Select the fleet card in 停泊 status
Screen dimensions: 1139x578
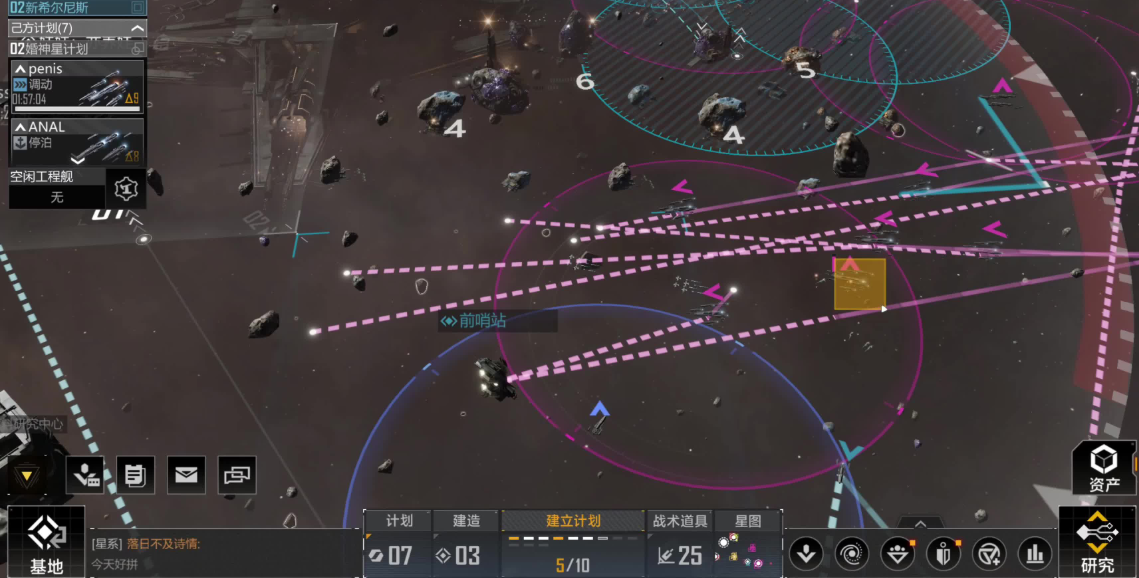[77, 142]
